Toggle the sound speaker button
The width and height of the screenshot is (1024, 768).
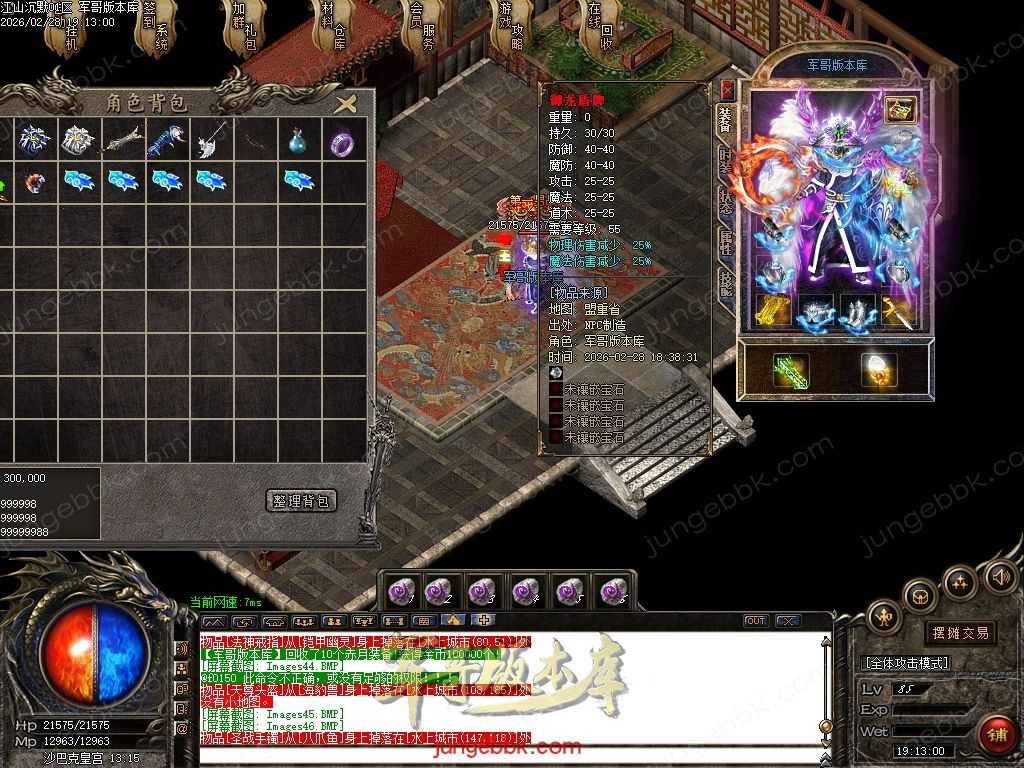(1000, 576)
